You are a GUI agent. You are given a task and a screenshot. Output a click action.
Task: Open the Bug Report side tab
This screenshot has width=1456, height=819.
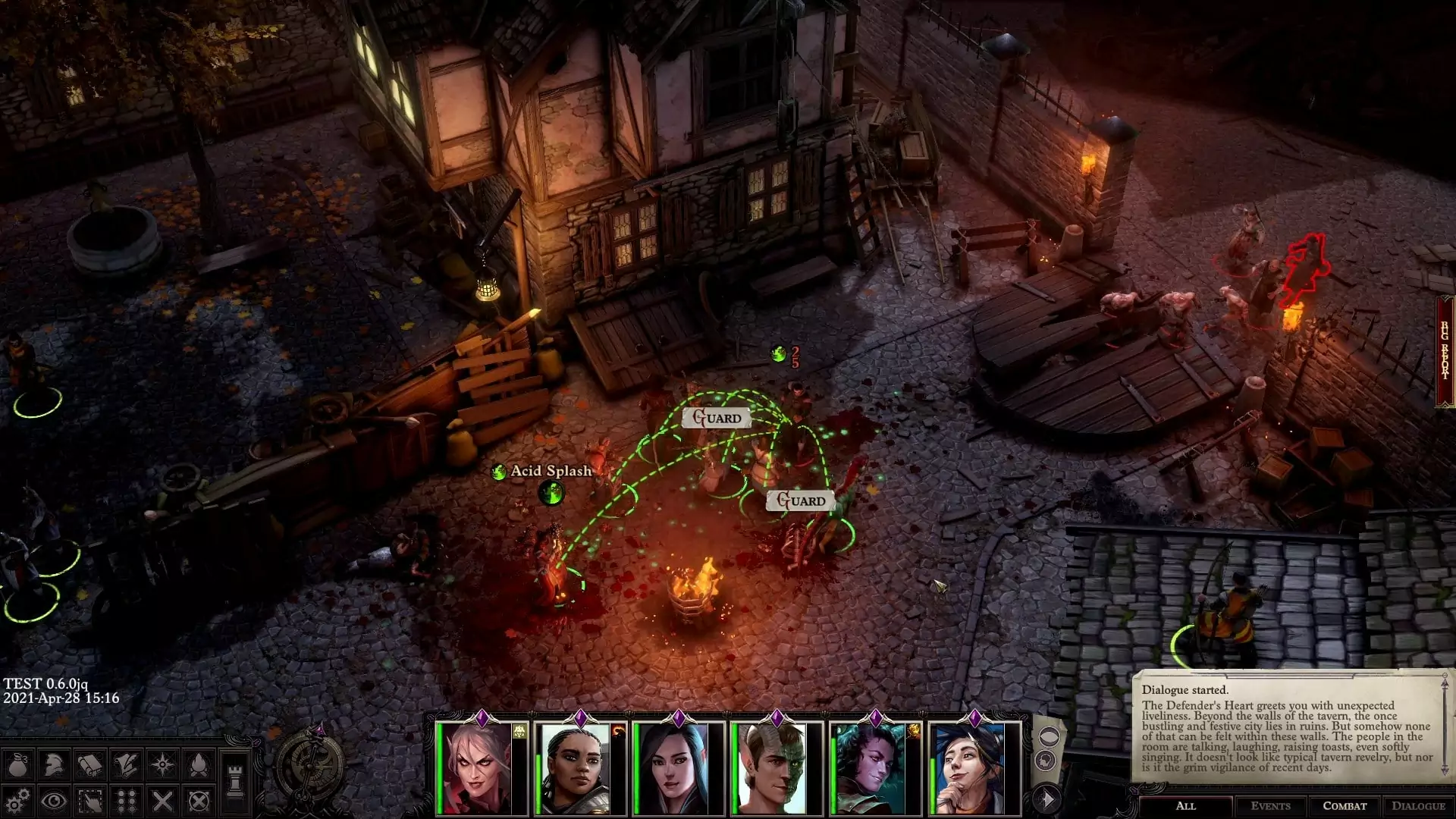[1446, 350]
